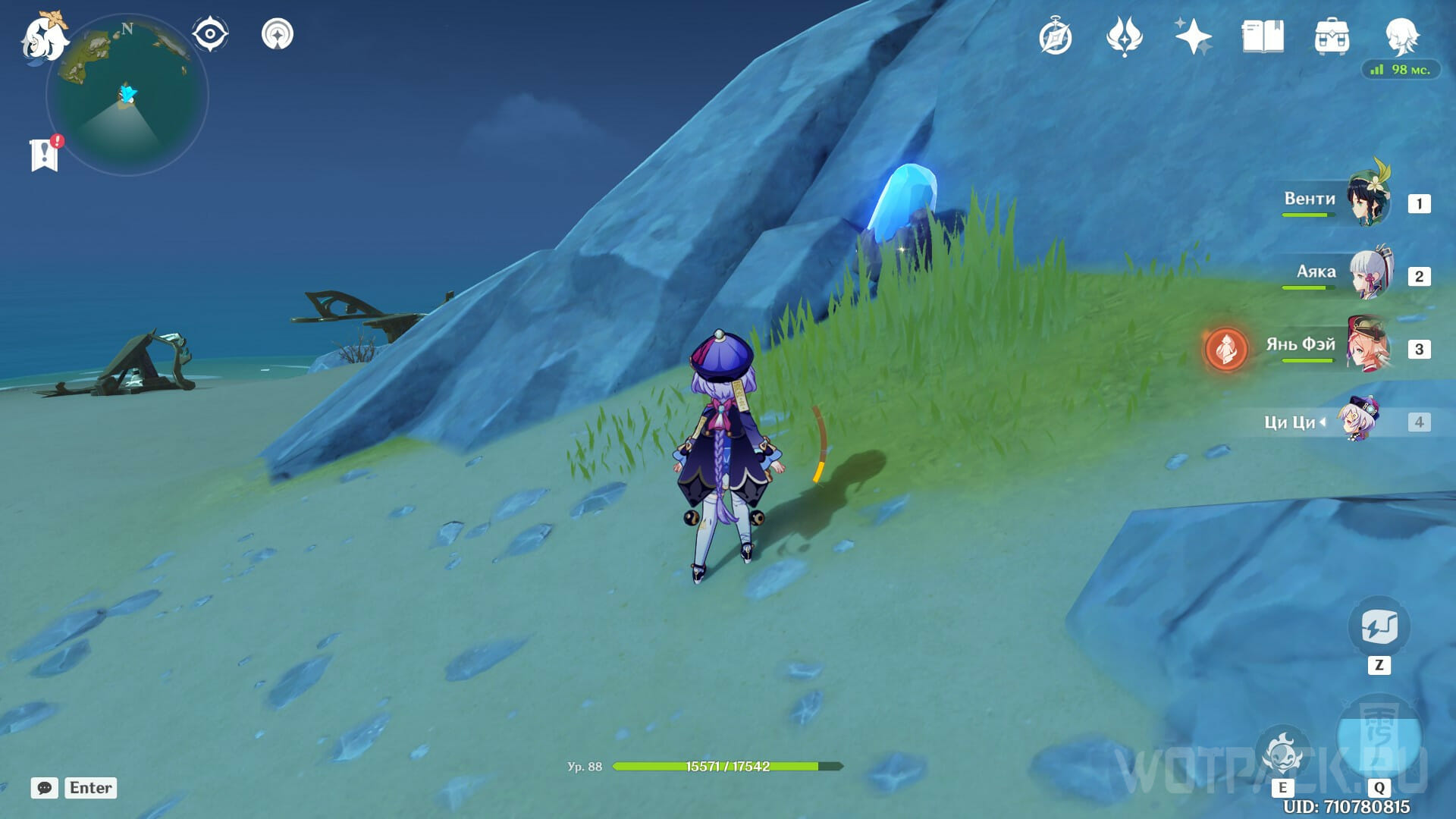Switch to Венти in party

point(1370,200)
